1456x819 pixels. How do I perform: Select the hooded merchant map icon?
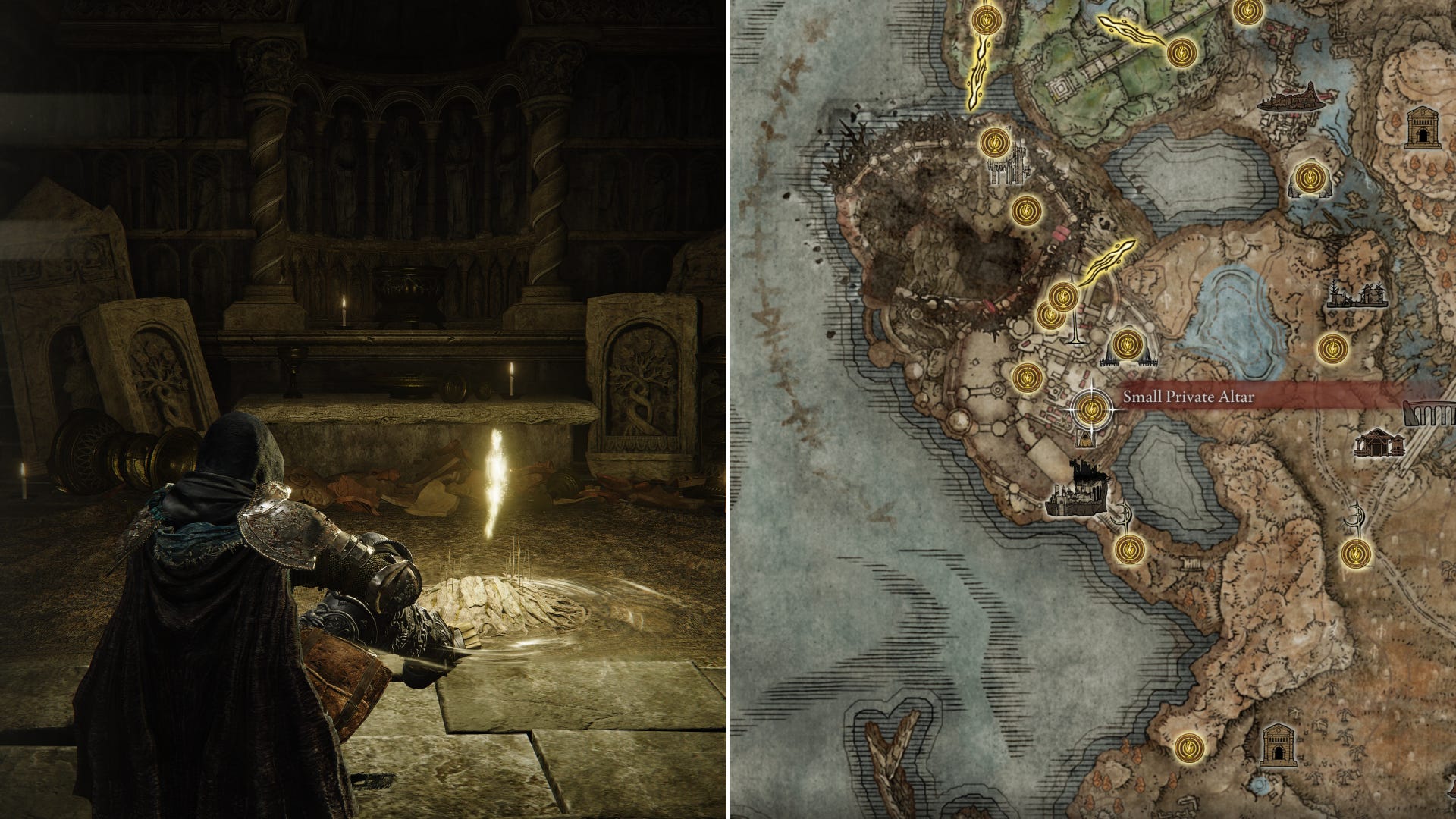tap(1086, 438)
